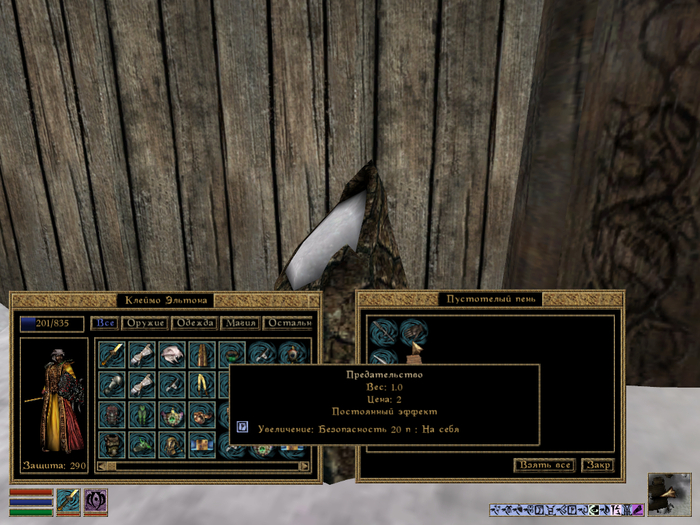Open the selected magic HUD icon
Viewport: 700px width, 525px height.
click(x=96, y=500)
